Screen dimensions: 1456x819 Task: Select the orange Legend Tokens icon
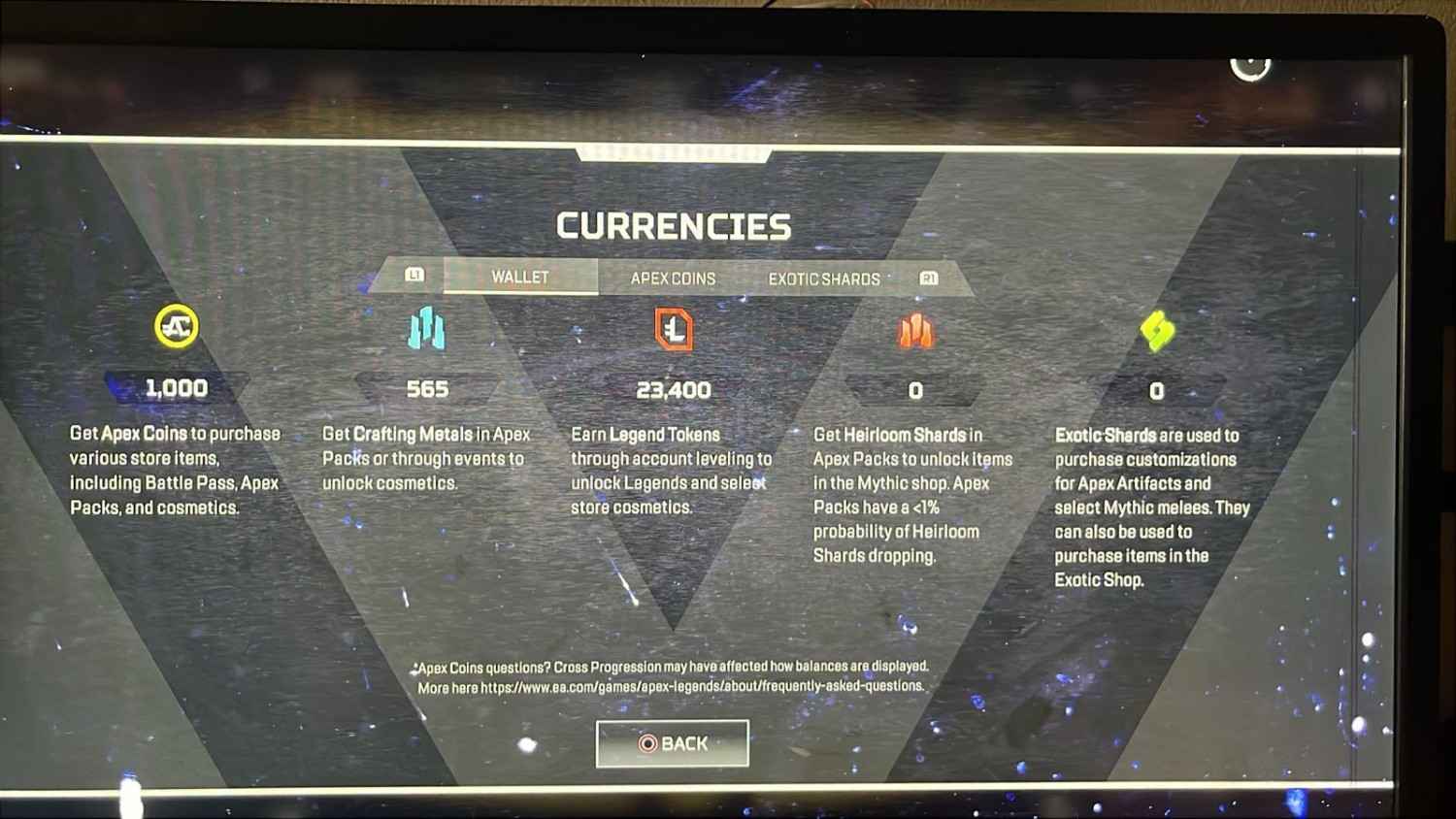(x=673, y=330)
